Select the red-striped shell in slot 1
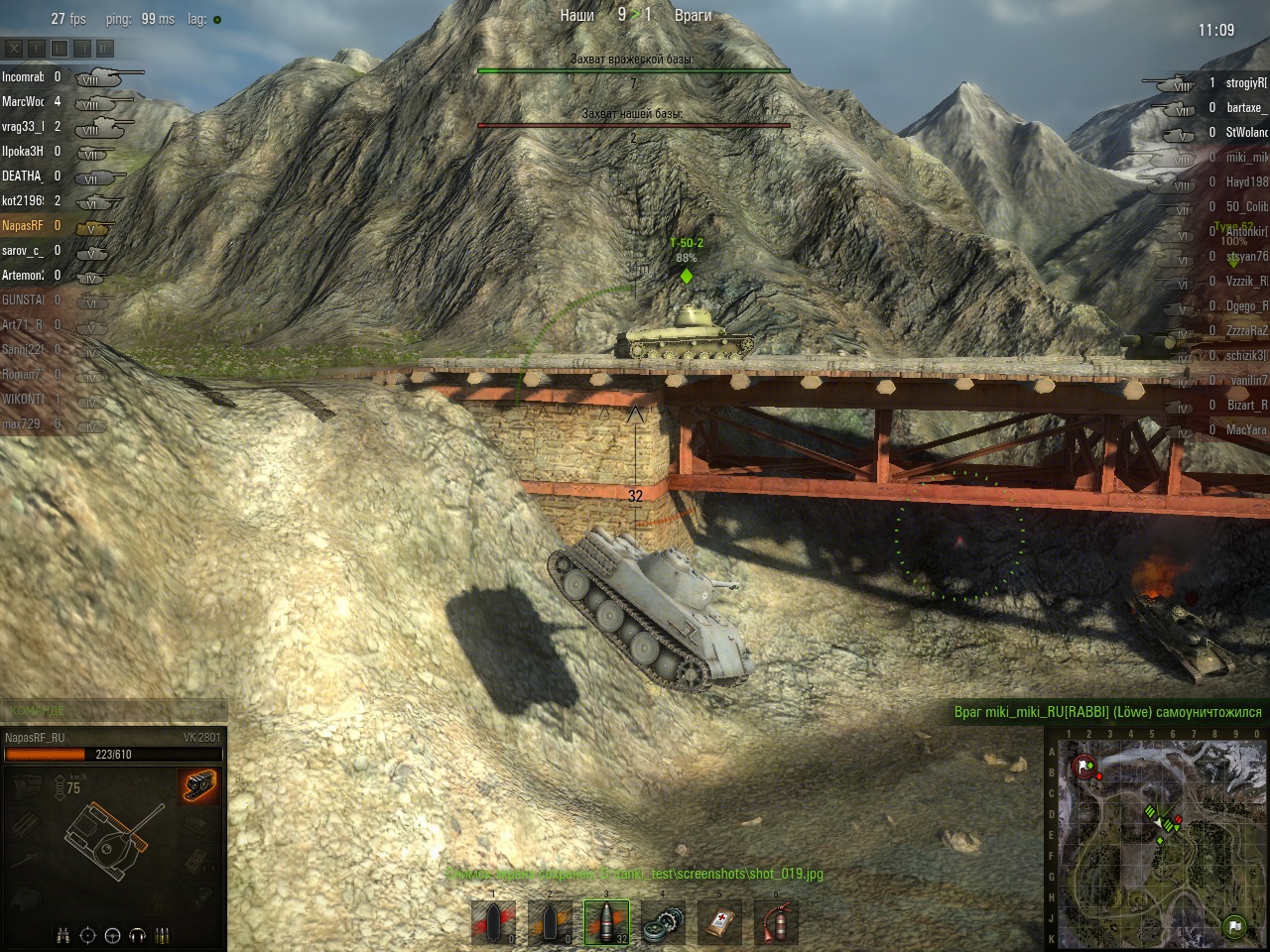This screenshot has width=1270, height=952. tap(493, 923)
